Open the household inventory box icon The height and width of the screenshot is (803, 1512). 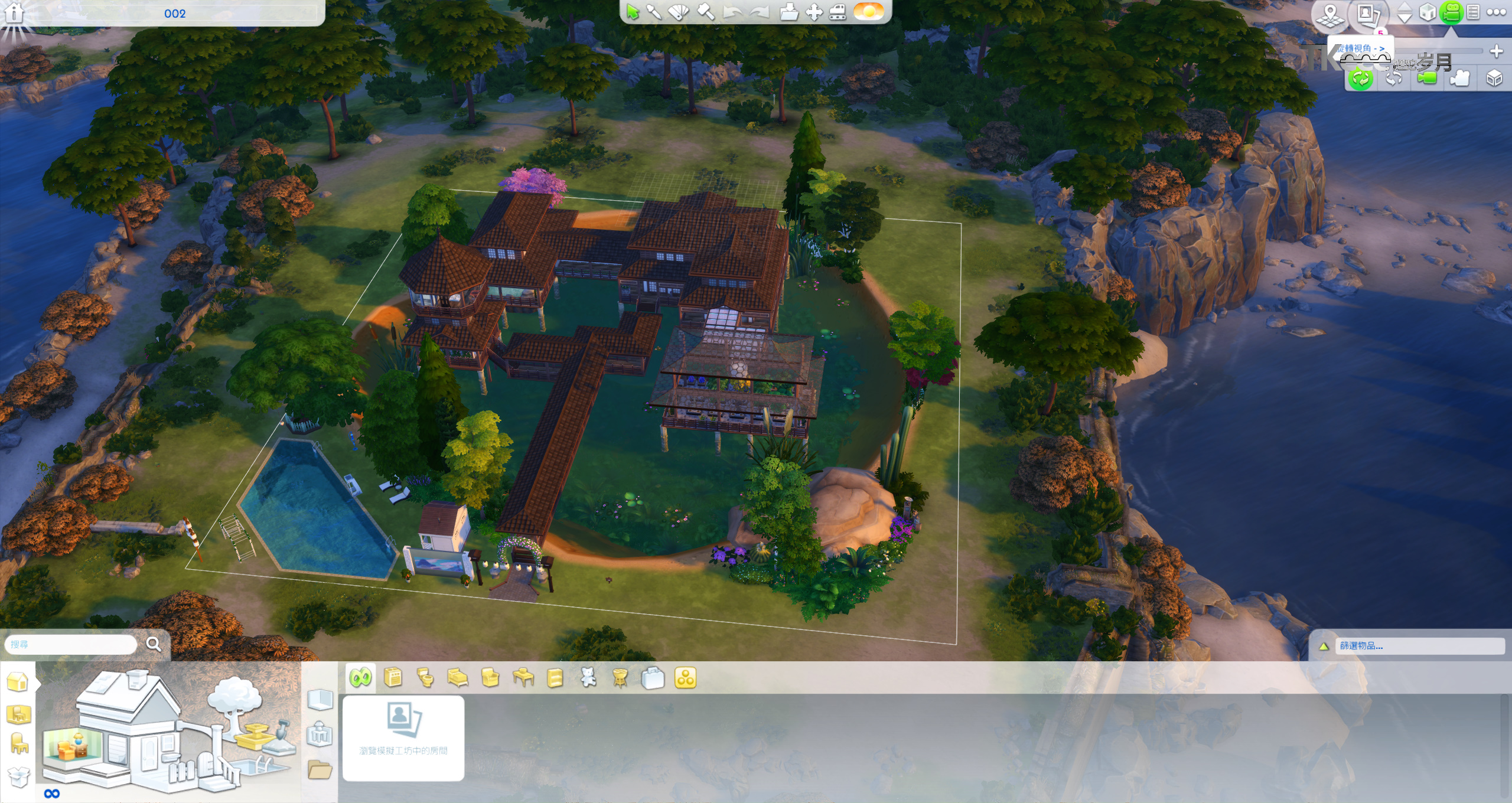(19, 776)
